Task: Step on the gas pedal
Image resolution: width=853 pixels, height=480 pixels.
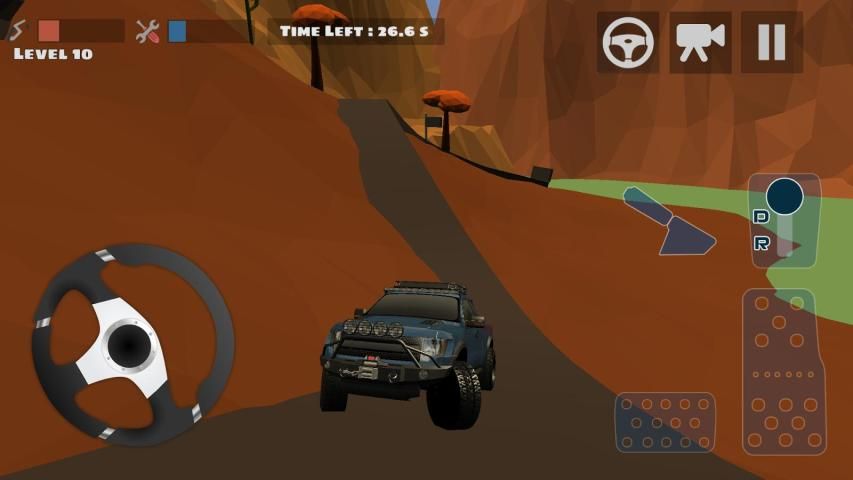Action: pyautogui.click(x=778, y=372)
